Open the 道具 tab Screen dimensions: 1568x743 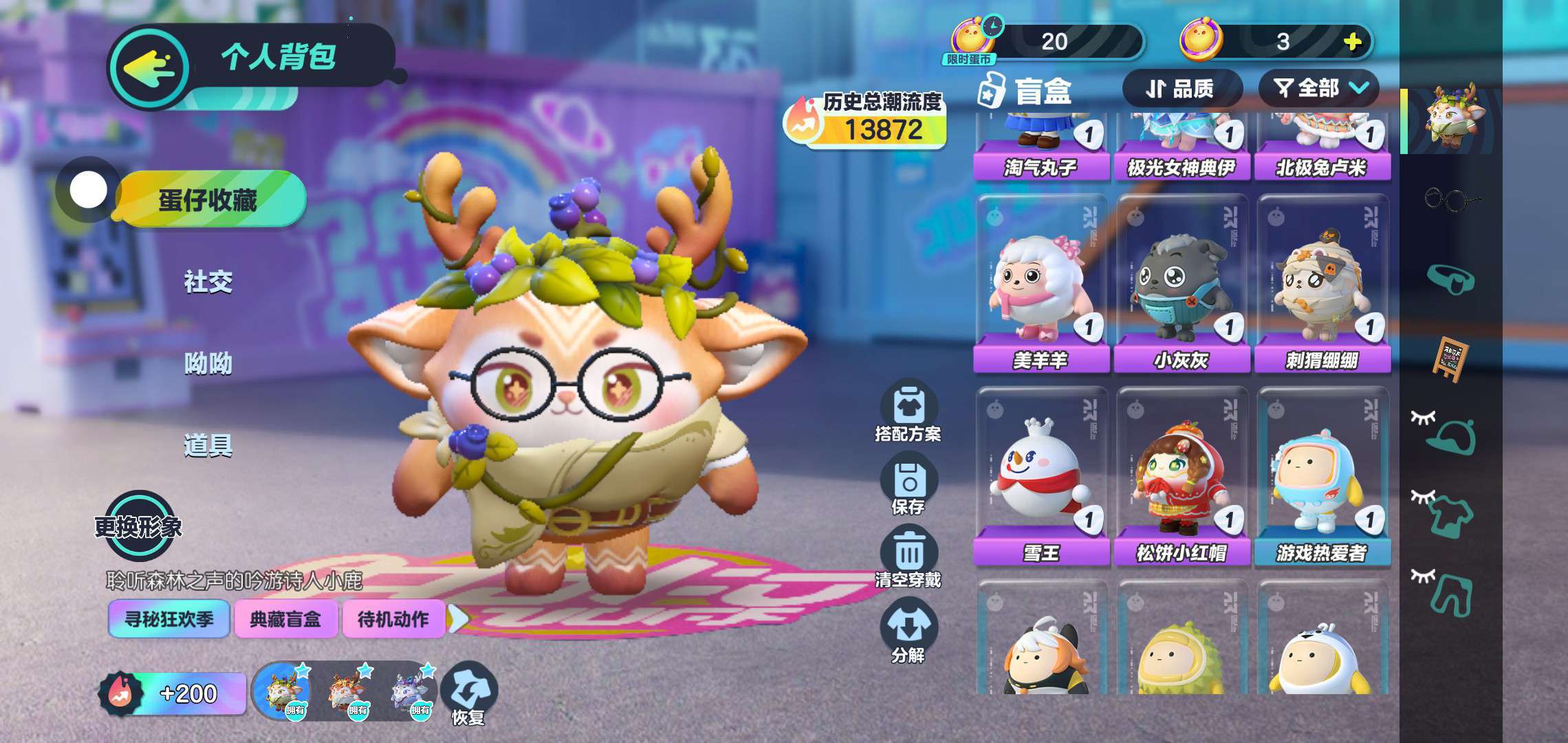(208, 446)
